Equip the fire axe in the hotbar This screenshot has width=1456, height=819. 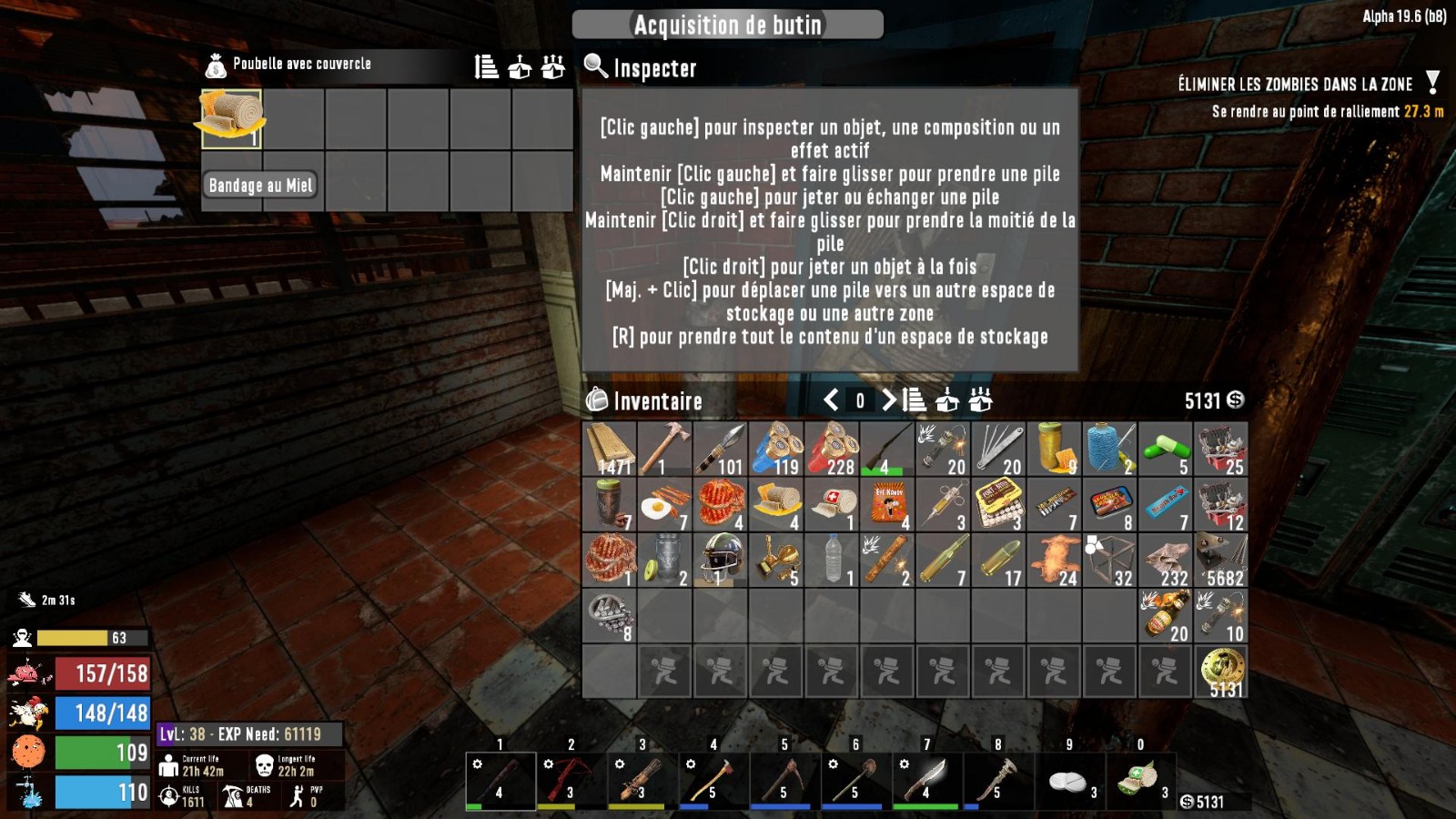[713, 780]
